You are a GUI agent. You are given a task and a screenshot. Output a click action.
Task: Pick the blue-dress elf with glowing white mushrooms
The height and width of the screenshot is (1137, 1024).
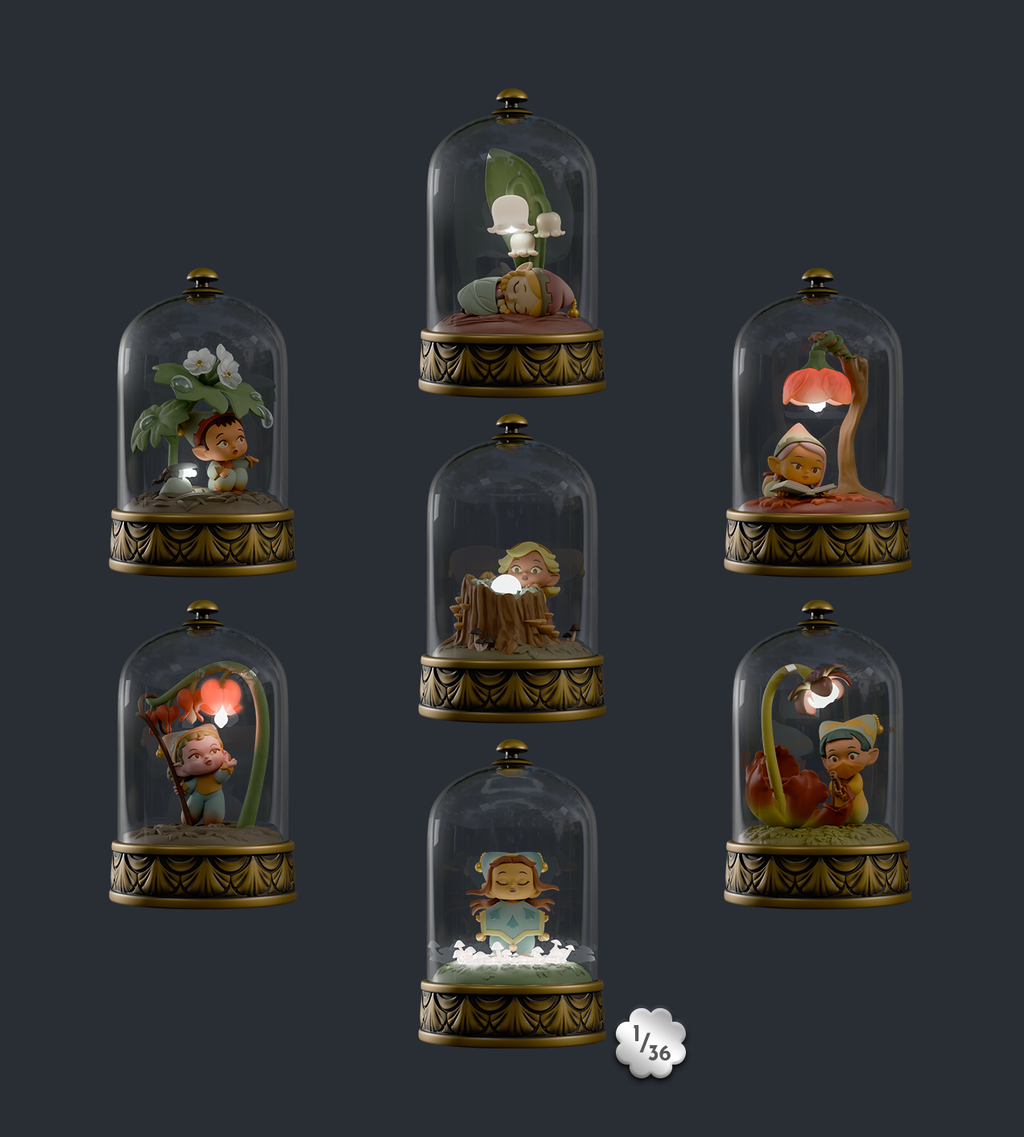(x=511, y=895)
